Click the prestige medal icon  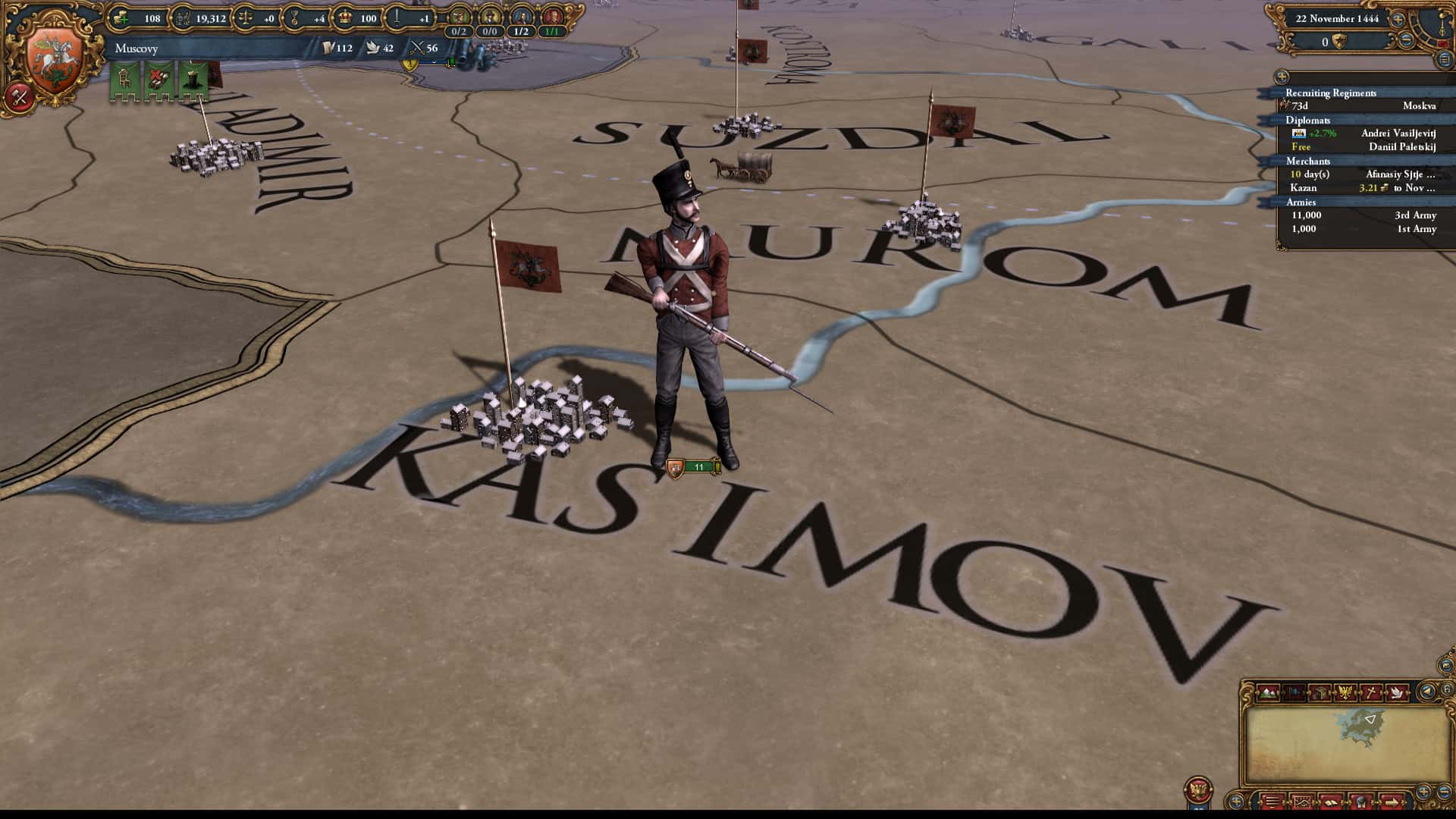293,17
